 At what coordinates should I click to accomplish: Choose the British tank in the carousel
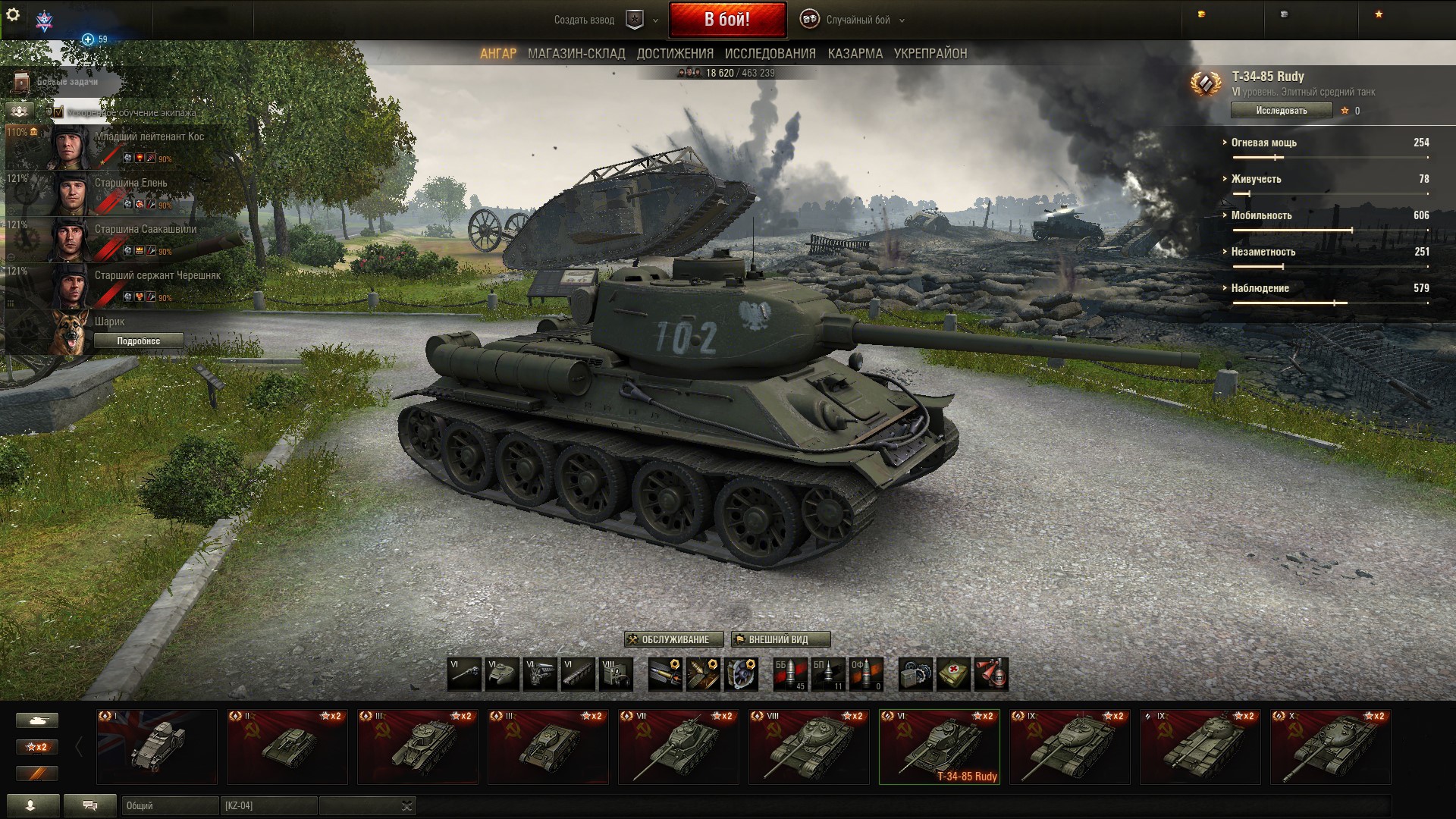(x=157, y=747)
